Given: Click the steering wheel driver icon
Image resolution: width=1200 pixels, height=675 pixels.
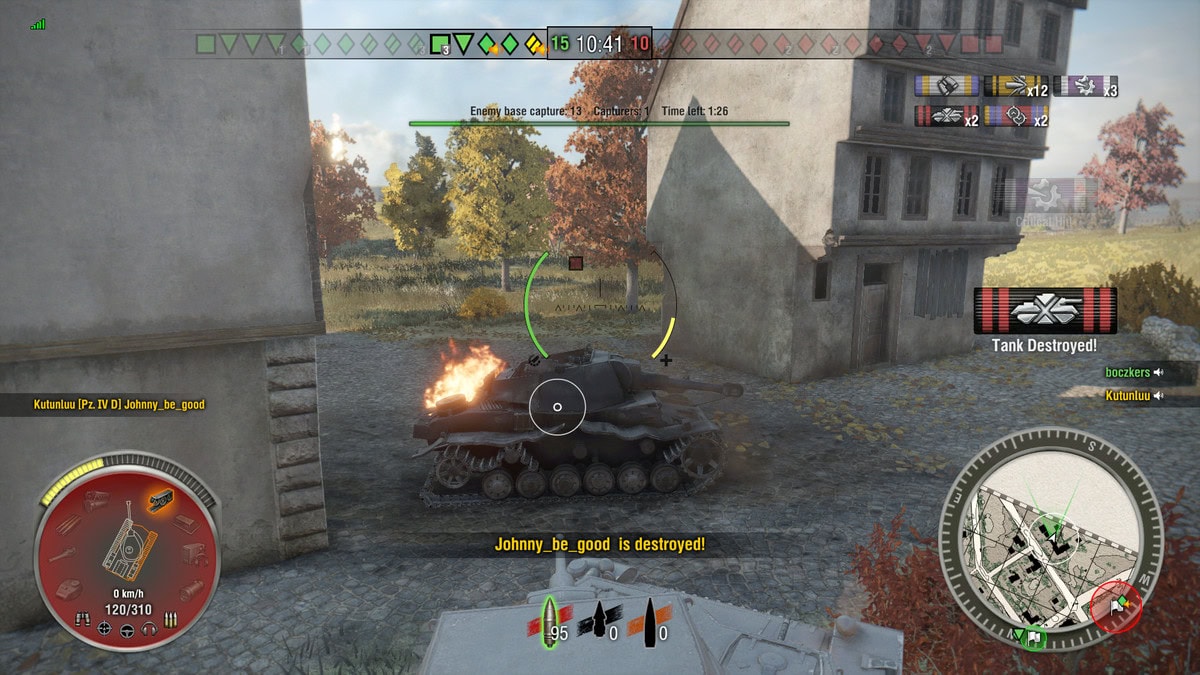Looking at the screenshot, I should pos(127,631).
